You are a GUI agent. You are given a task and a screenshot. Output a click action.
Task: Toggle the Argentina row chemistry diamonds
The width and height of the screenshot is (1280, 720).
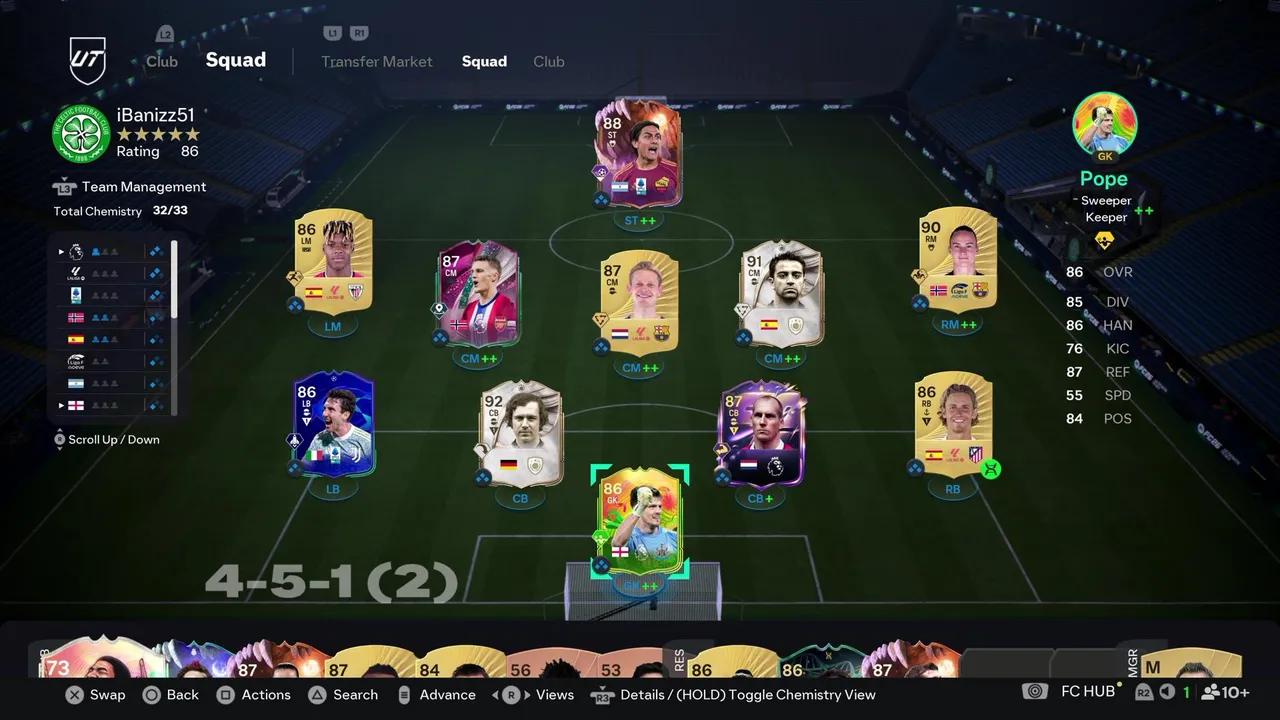[155, 383]
